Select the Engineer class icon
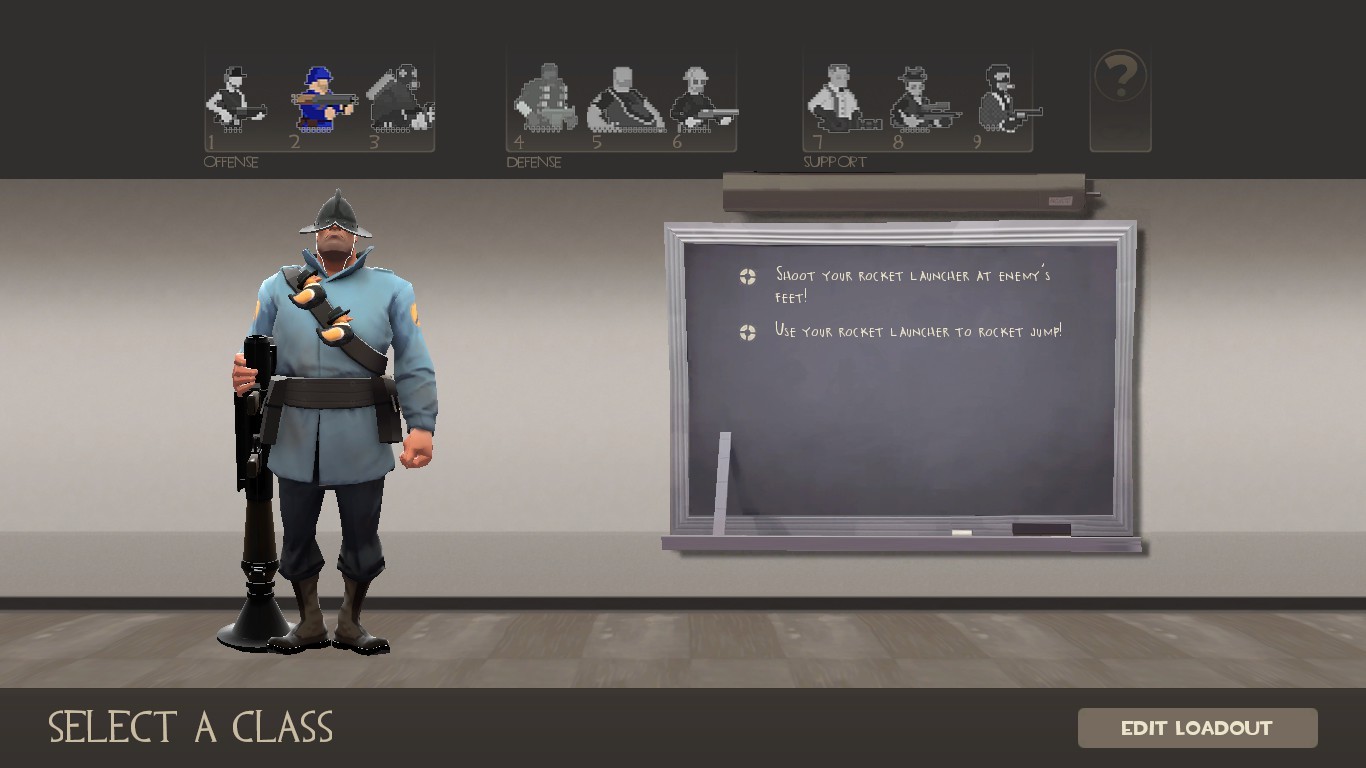Screen dimensions: 1366x768 point(700,95)
